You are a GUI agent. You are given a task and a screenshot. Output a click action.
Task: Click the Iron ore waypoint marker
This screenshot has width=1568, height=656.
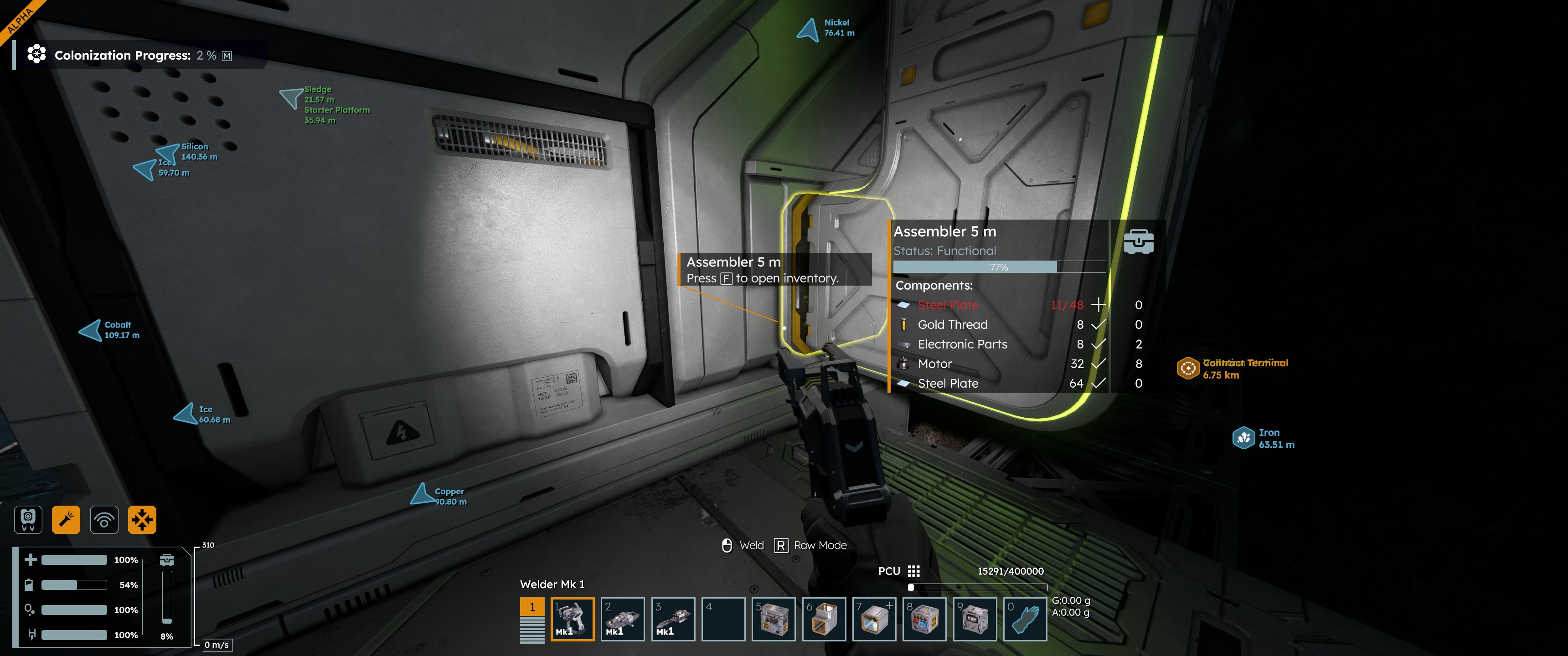(x=1243, y=437)
